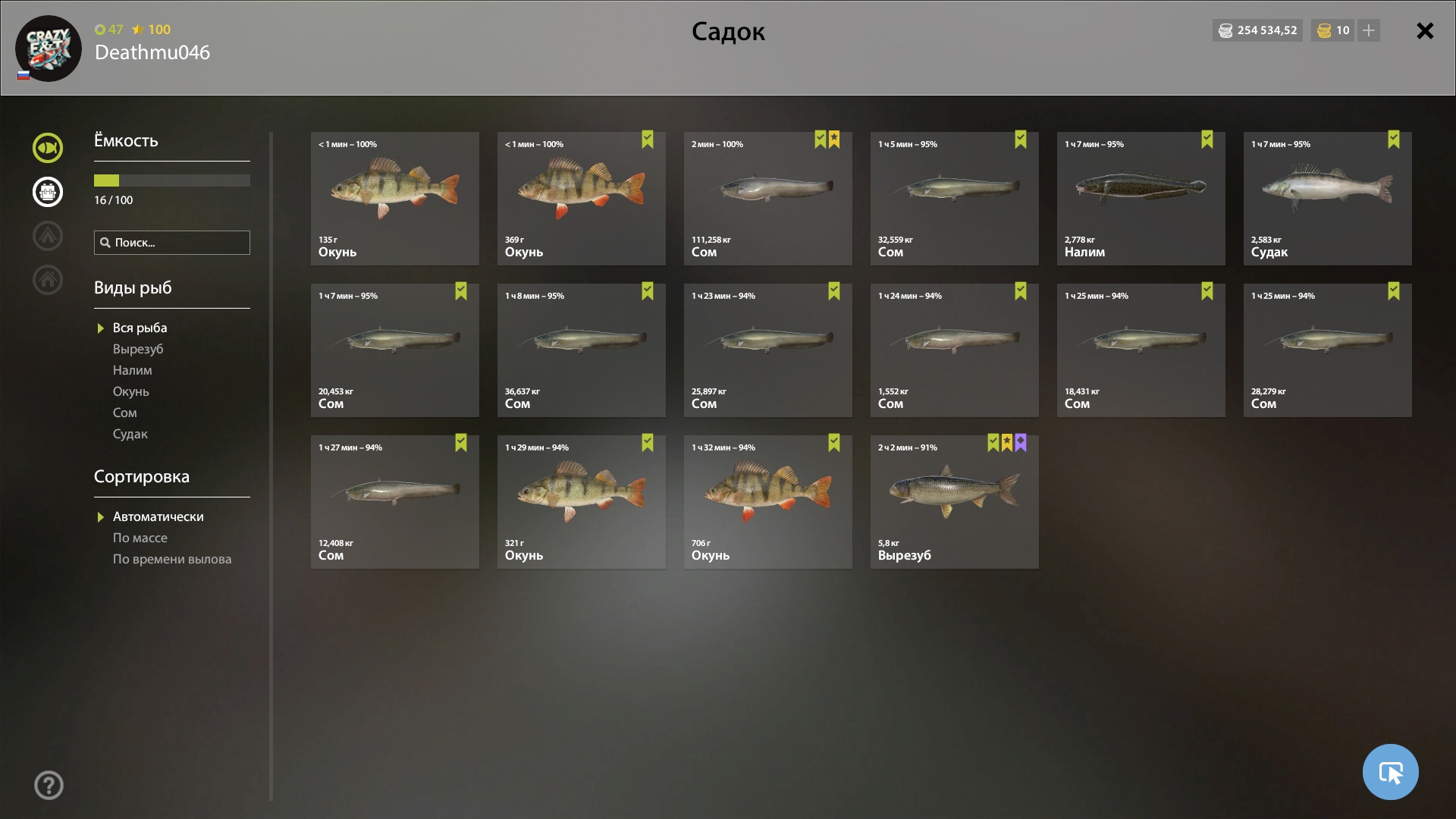Screen dimensions: 1456x819
Task: Filter fish by Вырезуб species
Action: (138, 349)
